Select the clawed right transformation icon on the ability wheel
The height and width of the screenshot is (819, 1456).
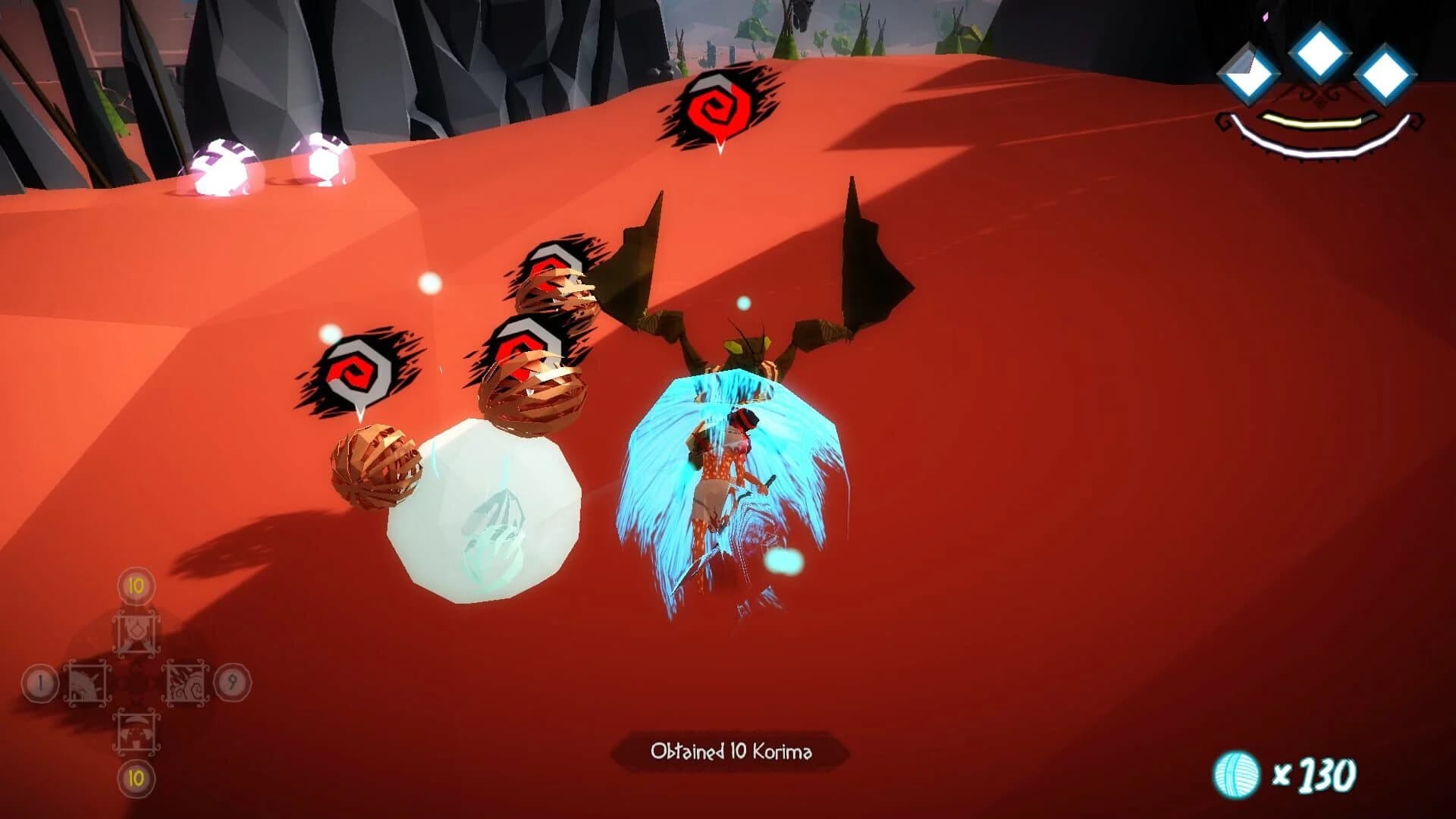pyautogui.click(x=185, y=682)
